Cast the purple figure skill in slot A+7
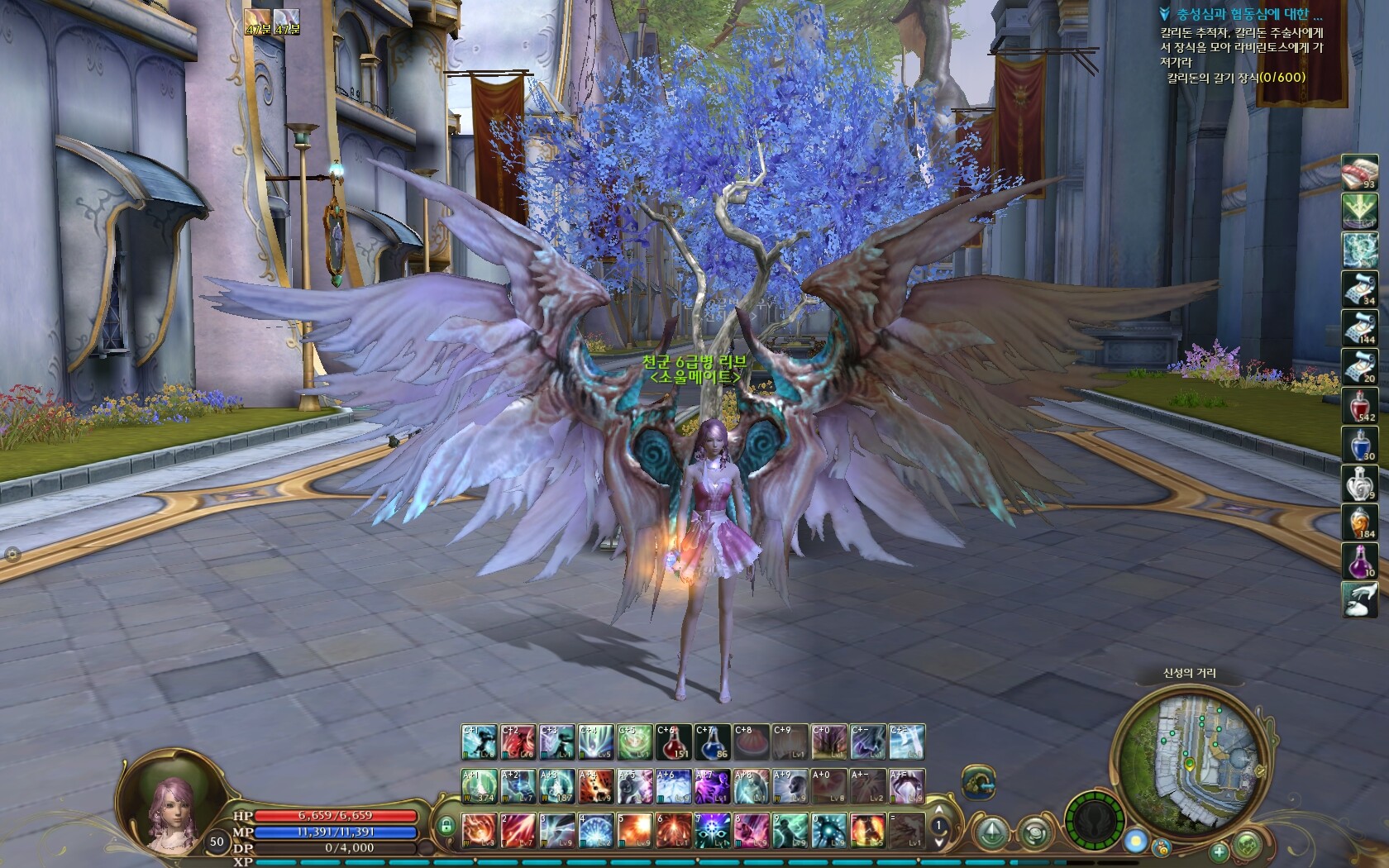 point(712,786)
